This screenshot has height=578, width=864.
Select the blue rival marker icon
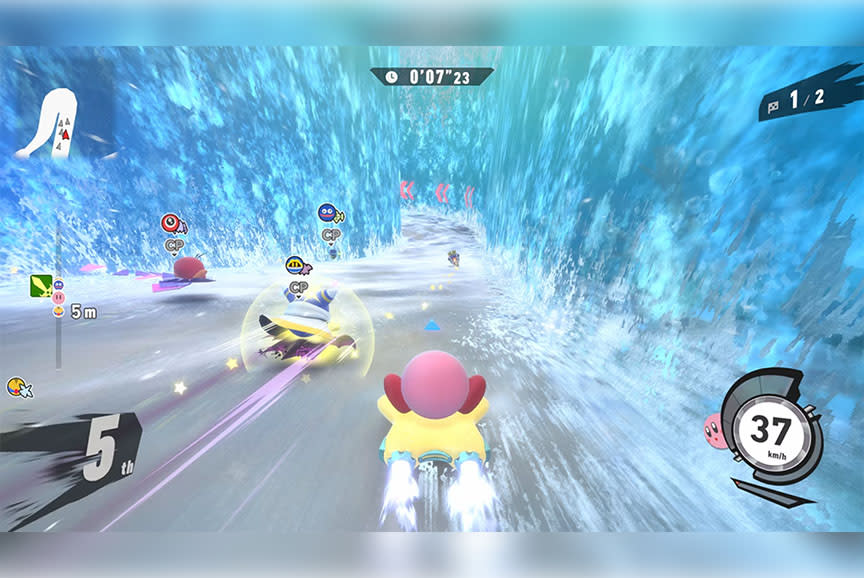(327, 213)
